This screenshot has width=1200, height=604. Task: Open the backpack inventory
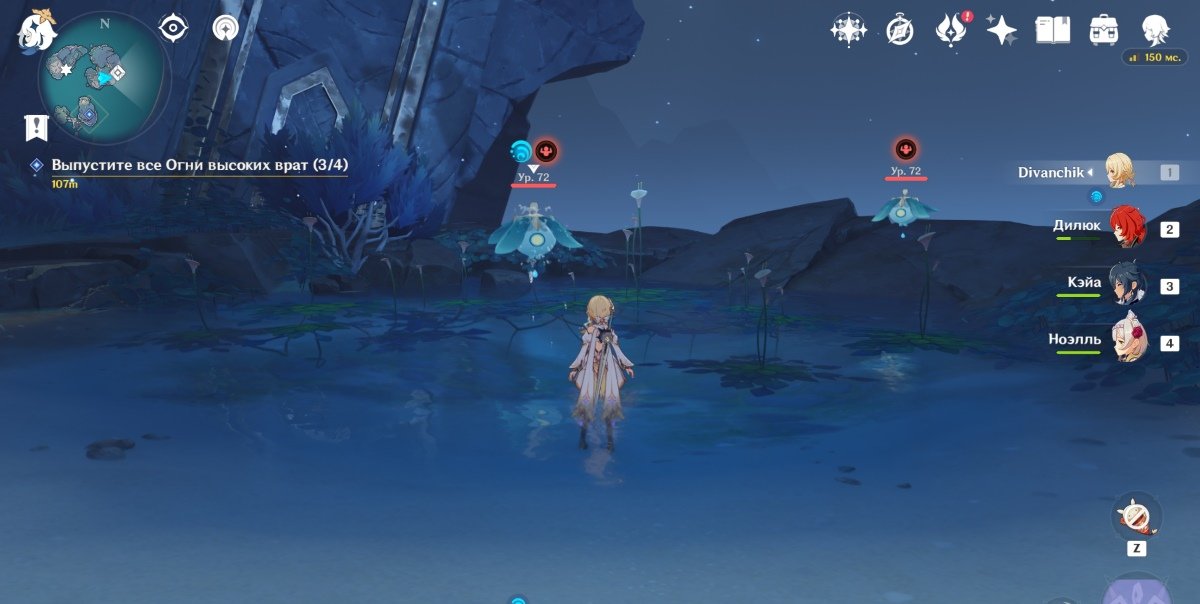(1103, 30)
